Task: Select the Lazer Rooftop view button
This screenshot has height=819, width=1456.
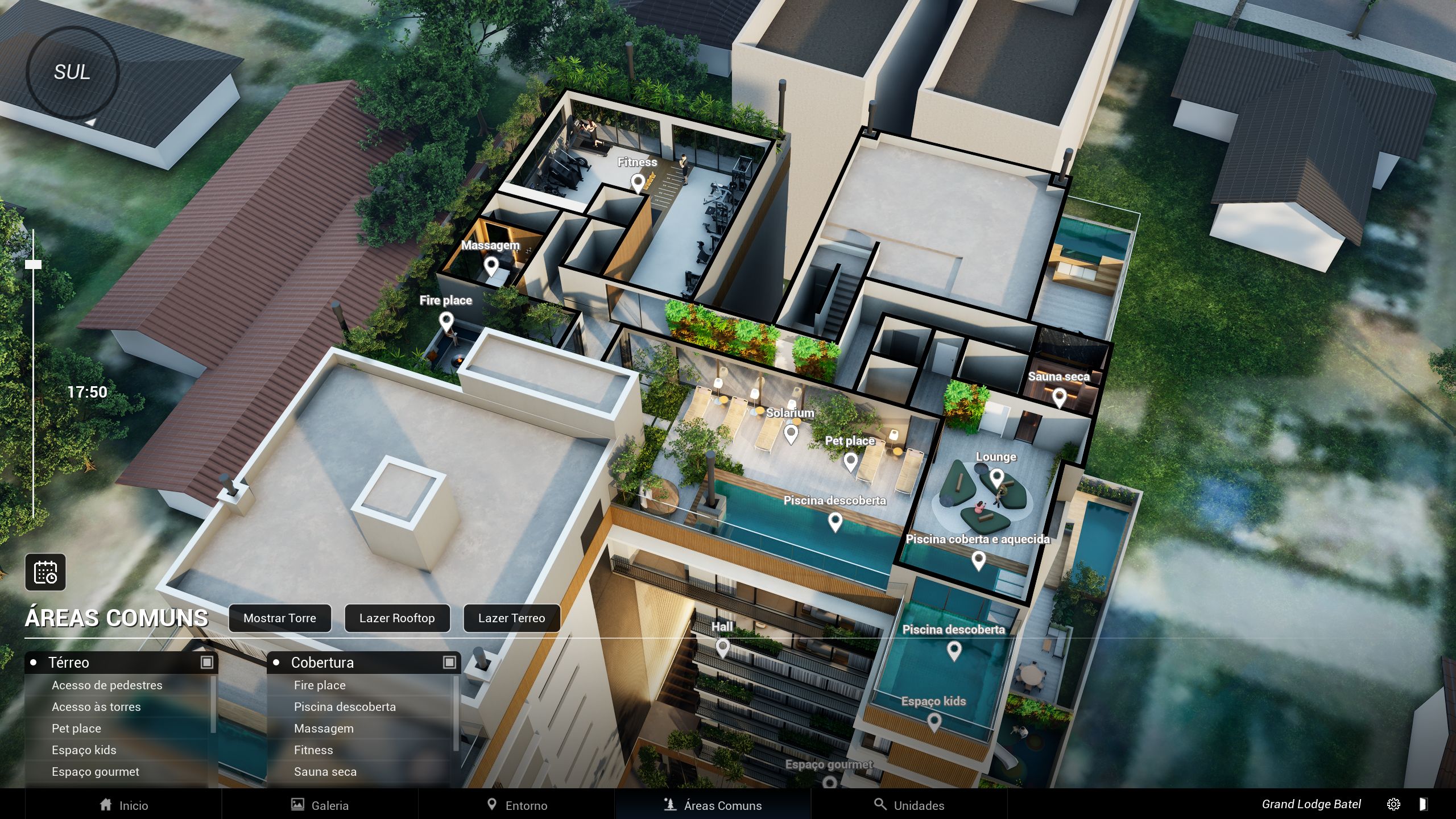Action: pyautogui.click(x=397, y=618)
